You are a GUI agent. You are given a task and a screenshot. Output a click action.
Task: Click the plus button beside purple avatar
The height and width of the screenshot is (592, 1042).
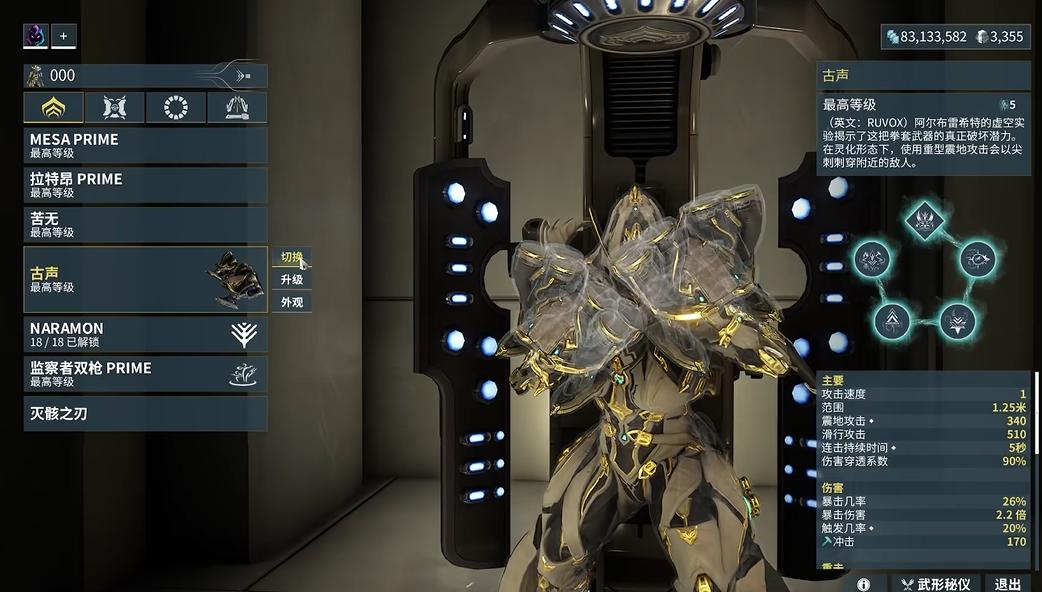click(x=64, y=36)
